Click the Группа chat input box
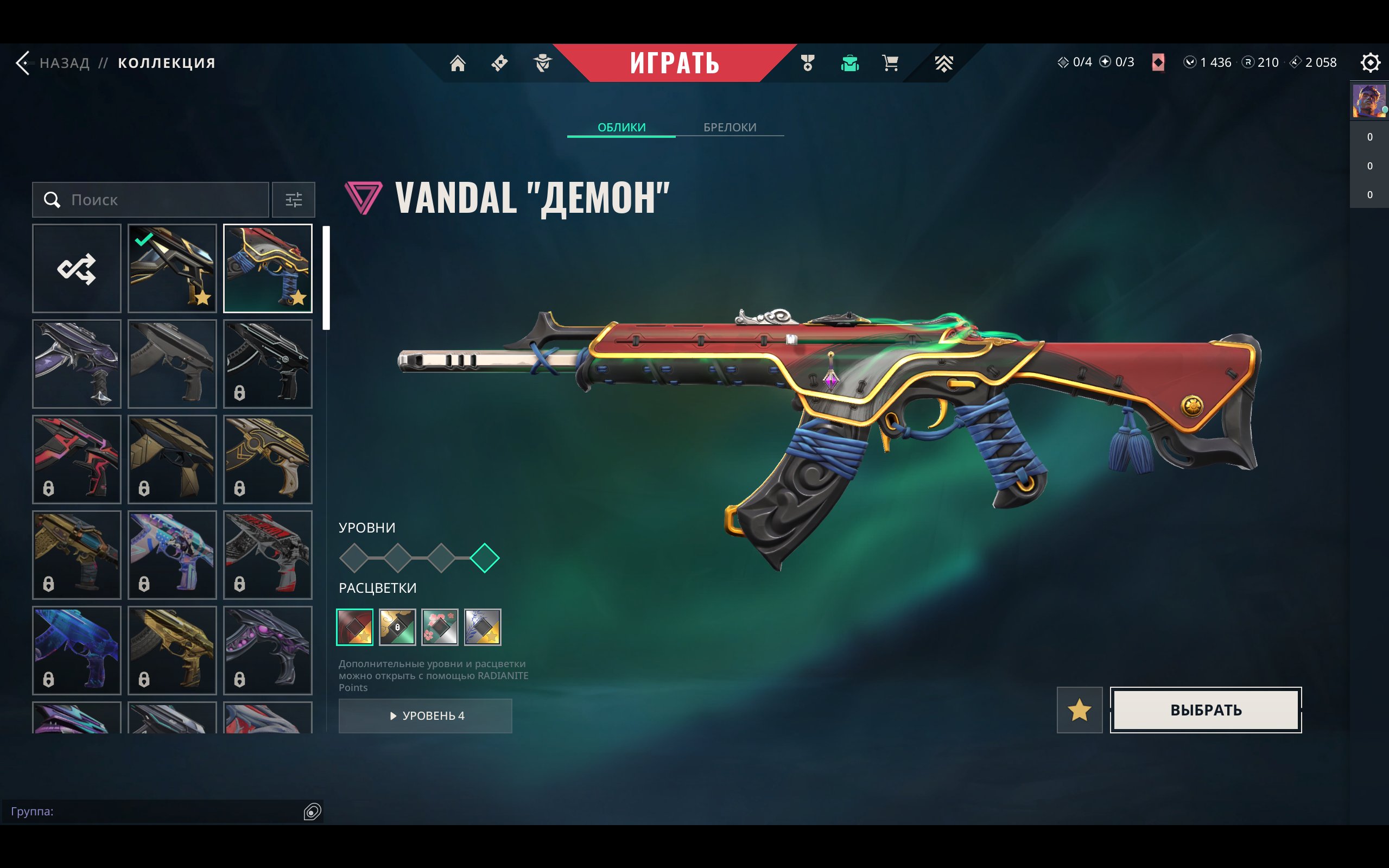The height and width of the screenshot is (868, 1389). 155,811
